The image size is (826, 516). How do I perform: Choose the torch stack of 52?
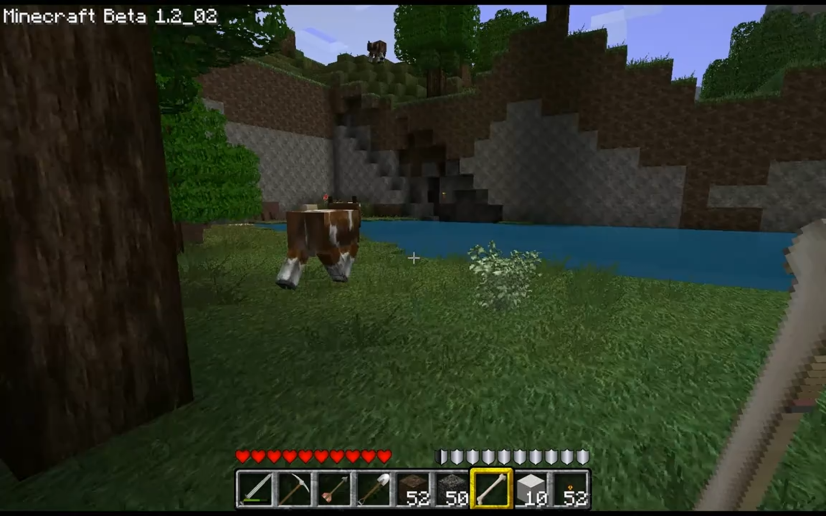[570, 490]
